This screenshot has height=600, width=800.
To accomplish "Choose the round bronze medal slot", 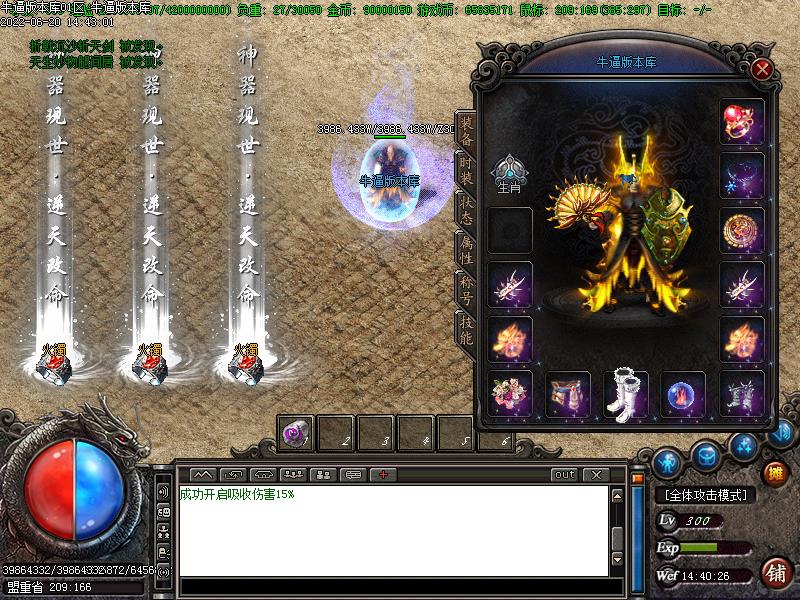I will point(741,230).
